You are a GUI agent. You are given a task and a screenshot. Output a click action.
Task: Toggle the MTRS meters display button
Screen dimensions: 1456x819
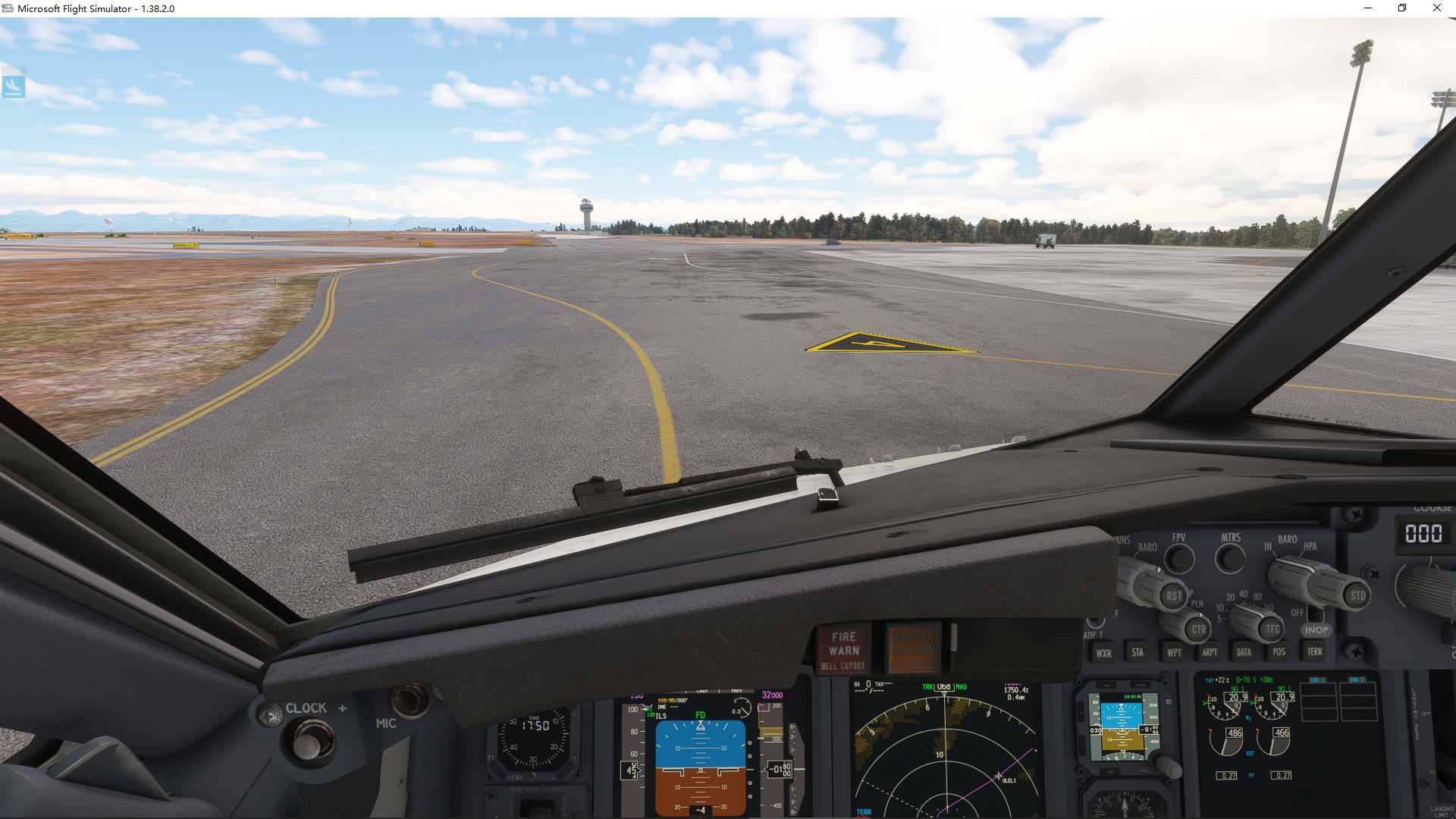pos(1230,558)
